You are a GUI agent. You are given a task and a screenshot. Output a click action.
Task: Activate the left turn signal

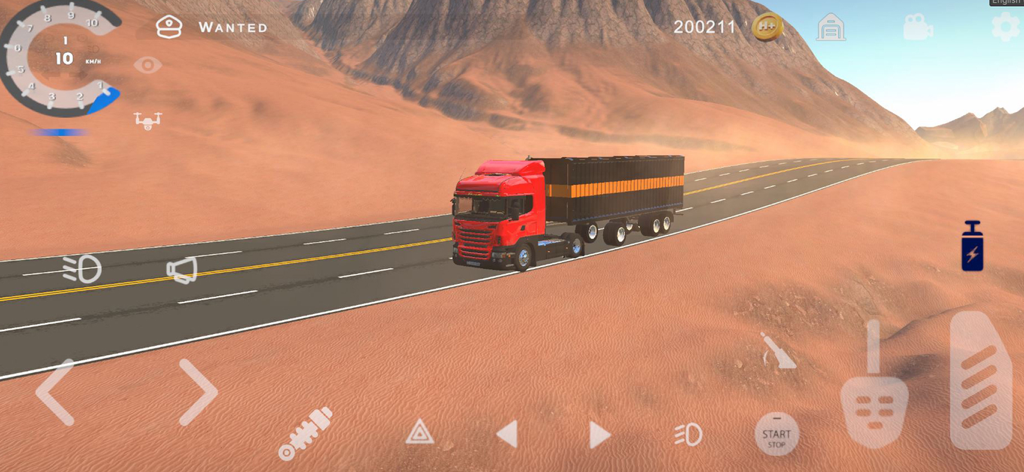pyautogui.click(x=507, y=434)
